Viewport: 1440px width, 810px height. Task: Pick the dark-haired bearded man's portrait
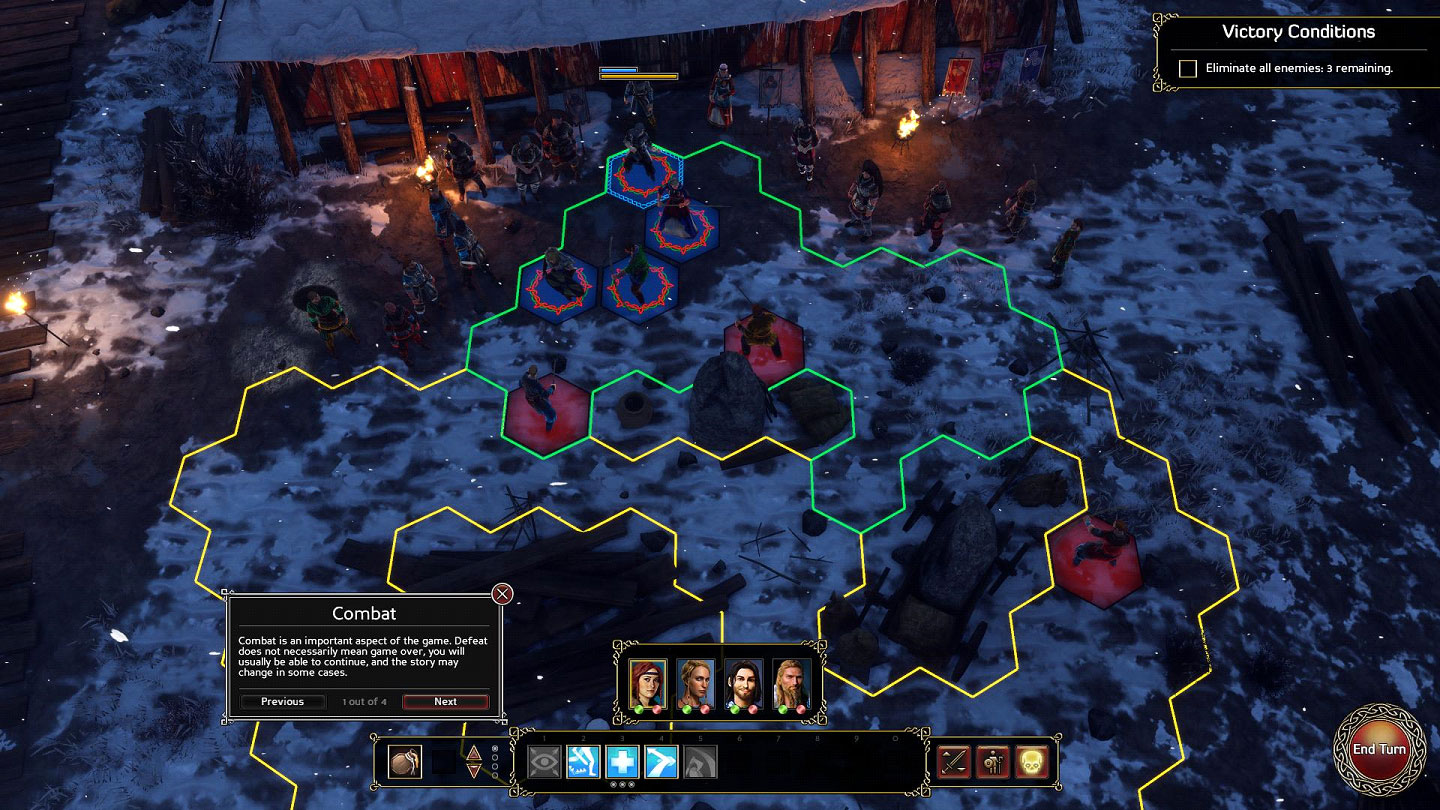tap(744, 682)
